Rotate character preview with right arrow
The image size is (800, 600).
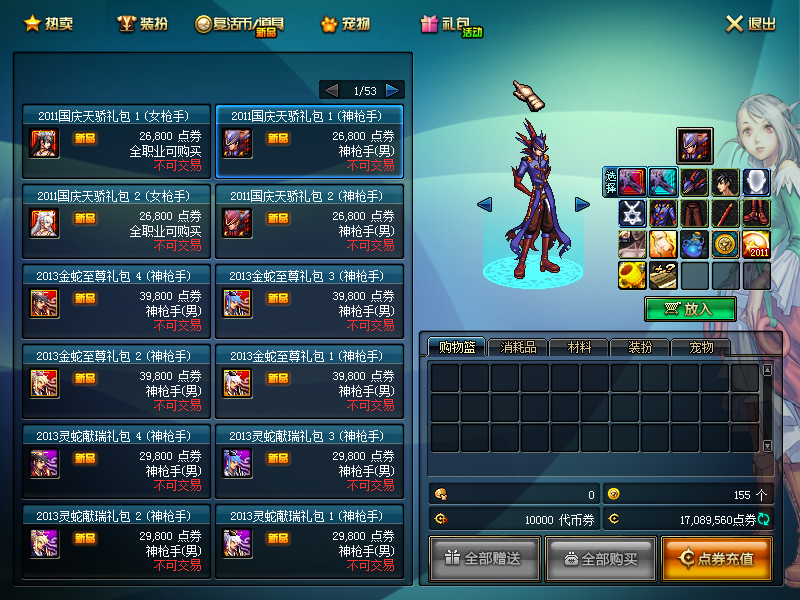point(582,205)
